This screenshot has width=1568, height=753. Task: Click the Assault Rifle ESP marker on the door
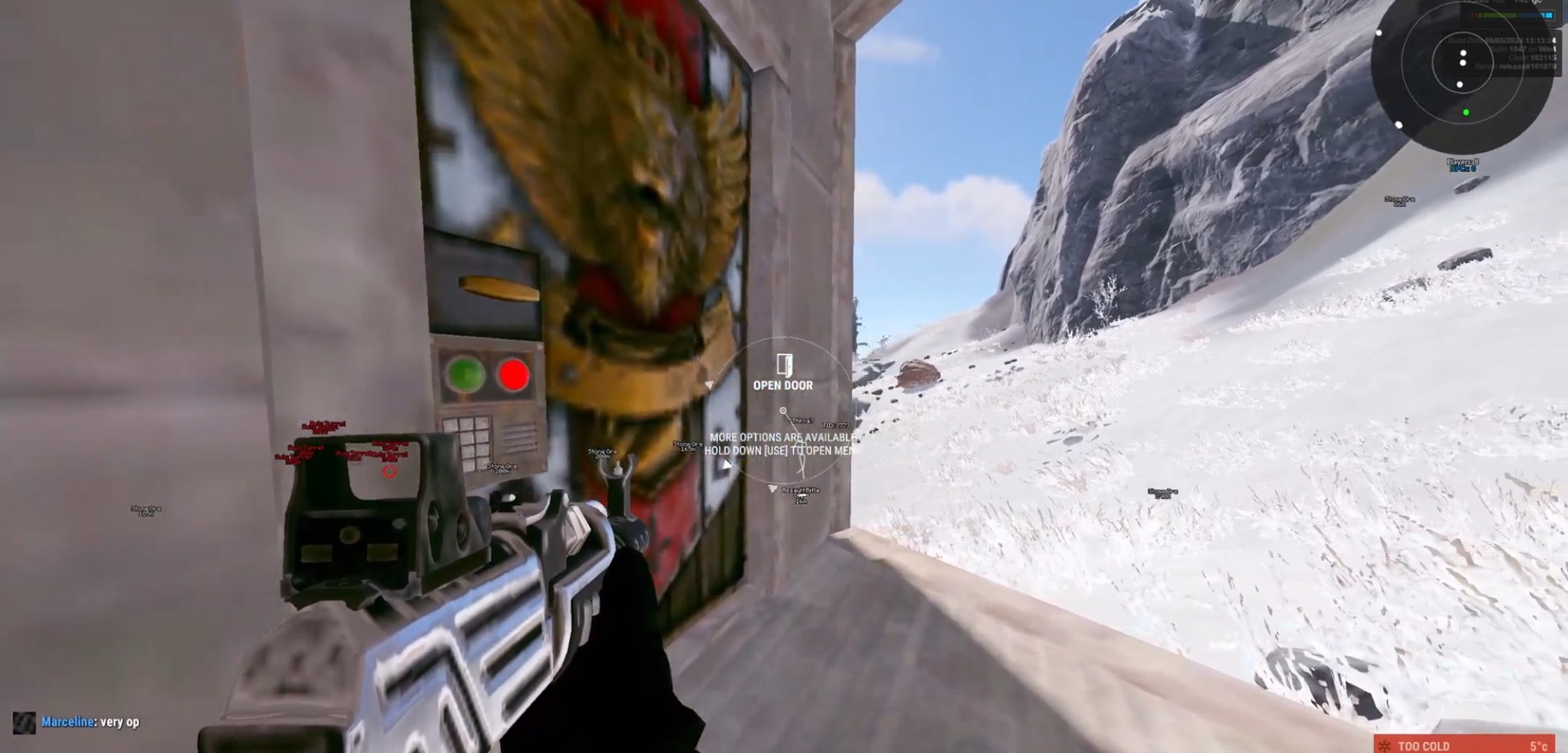[x=801, y=490]
